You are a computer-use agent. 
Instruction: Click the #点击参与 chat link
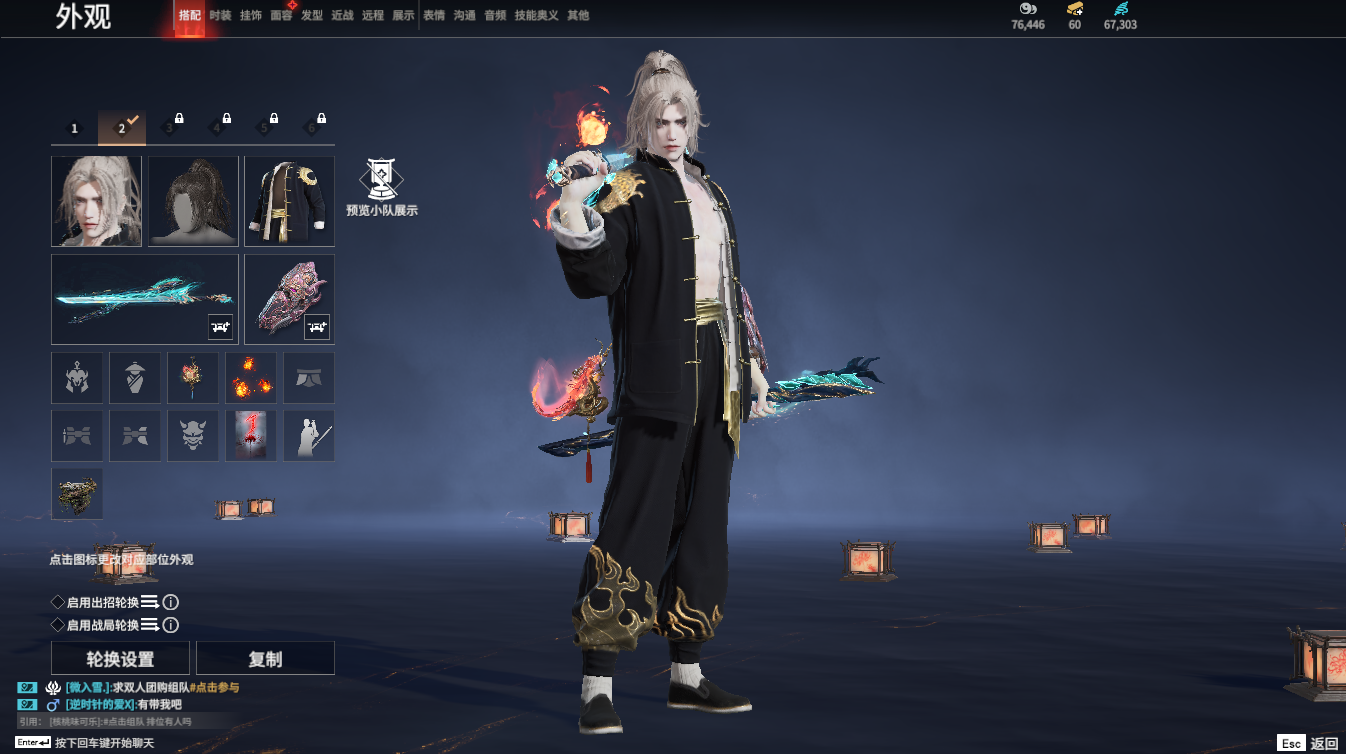point(214,688)
